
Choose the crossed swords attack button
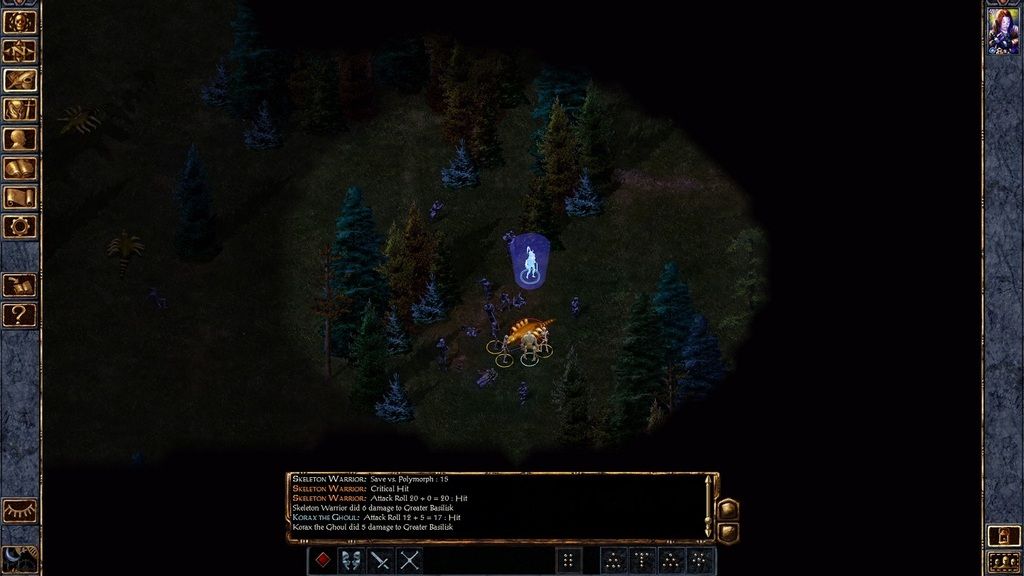pos(409,560)
